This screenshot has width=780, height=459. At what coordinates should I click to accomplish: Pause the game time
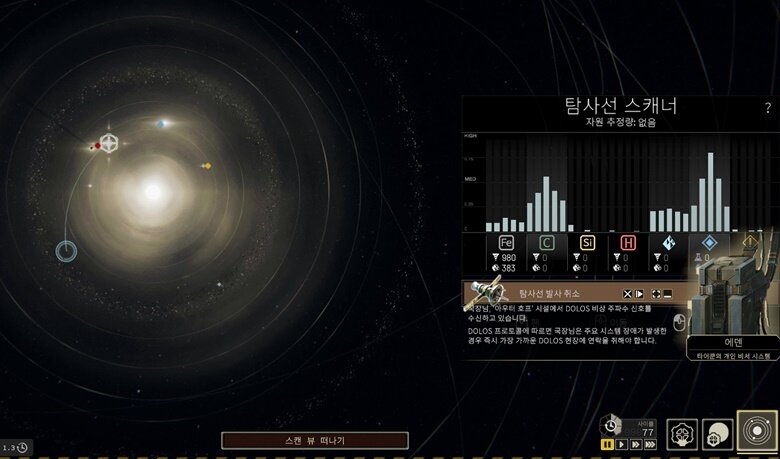click(x=606, y=443)
